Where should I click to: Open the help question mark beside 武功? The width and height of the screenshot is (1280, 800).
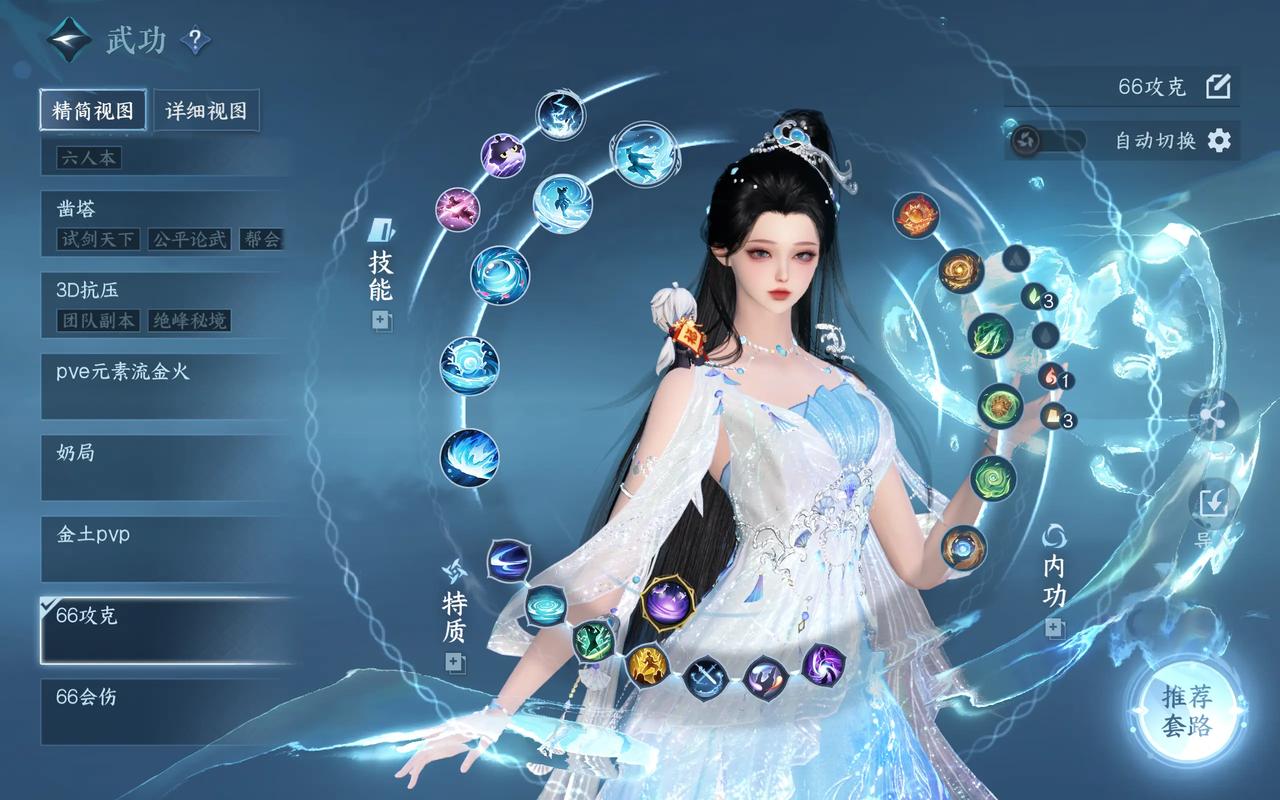(x=195, y=40)
